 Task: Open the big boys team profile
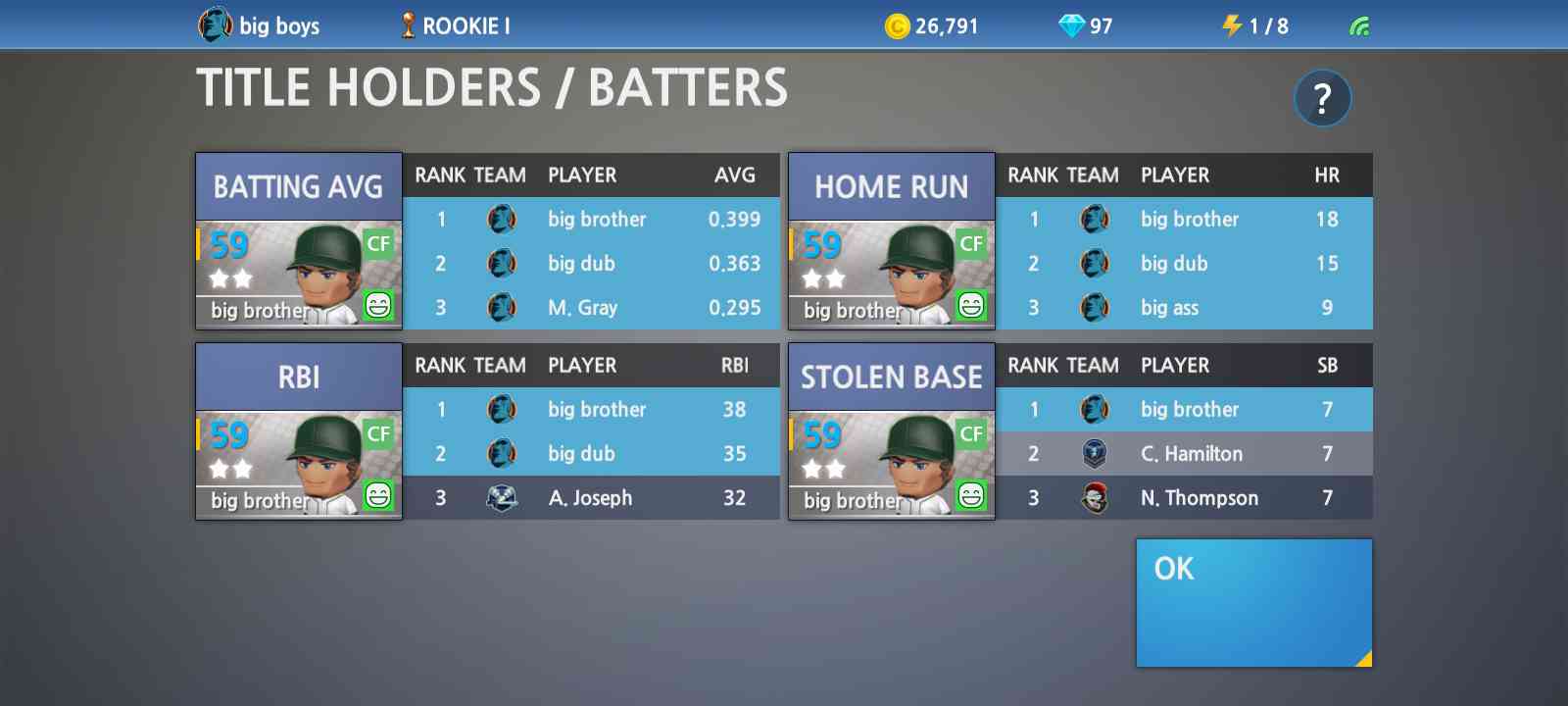click(260, 25)
